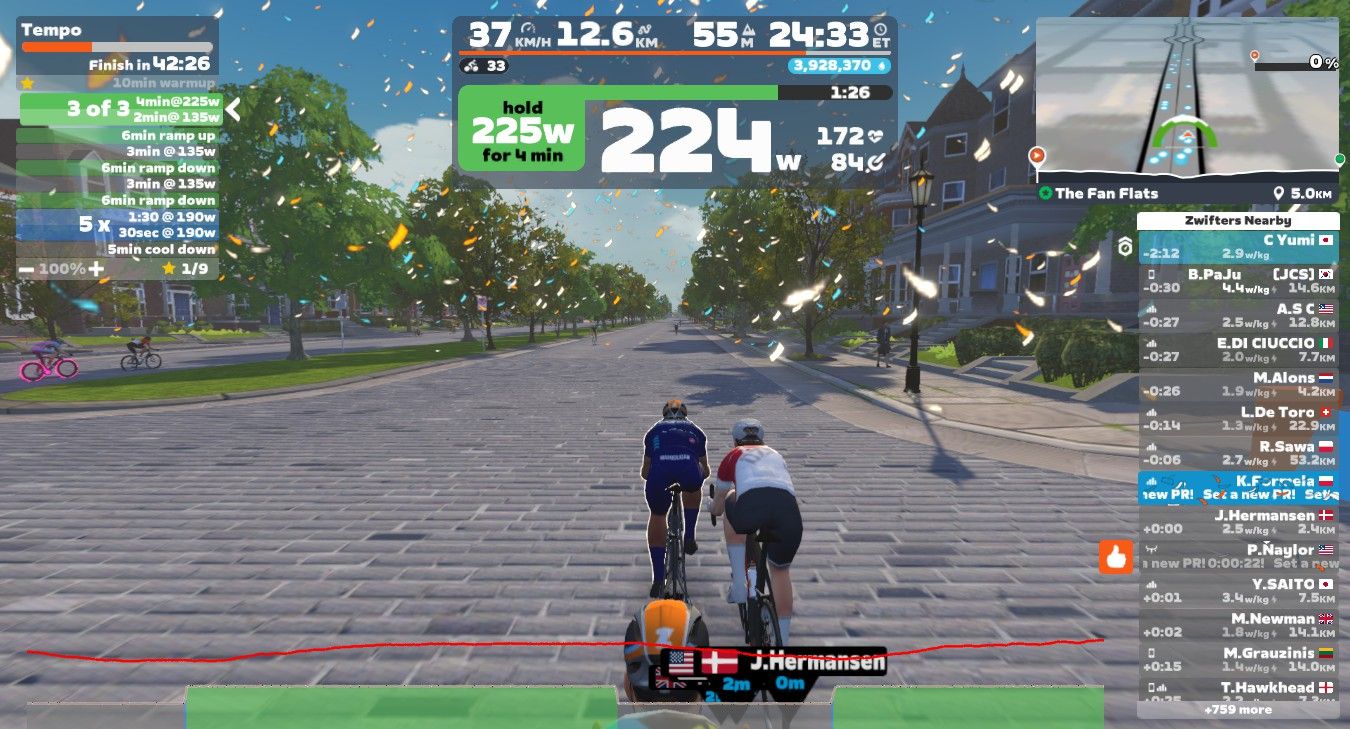Give a Ride On with the orange thumbs-up

pos(1115,557)
